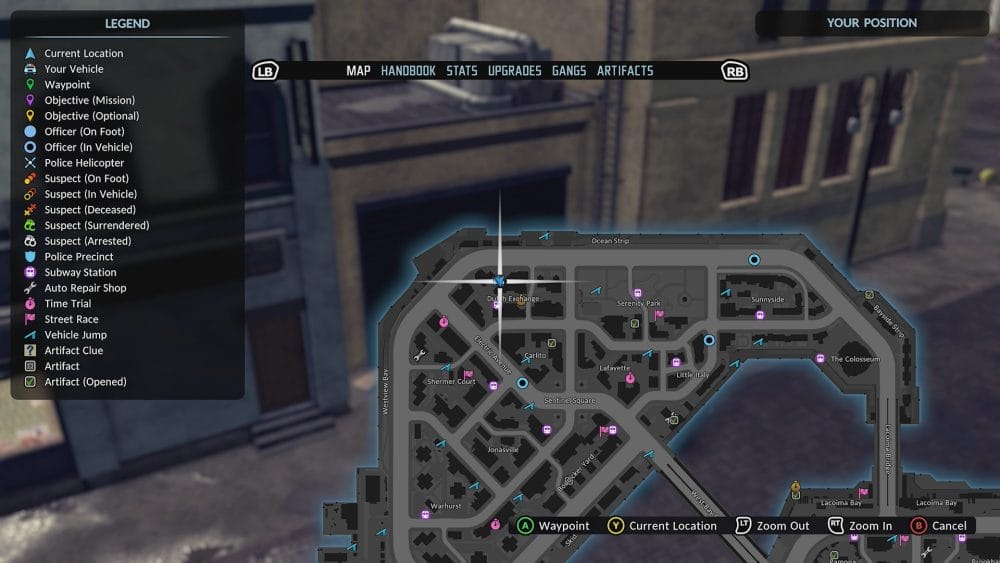Go to the Upgrades tab
This screenshot has width=1000, height=563.
pos(514,71)
